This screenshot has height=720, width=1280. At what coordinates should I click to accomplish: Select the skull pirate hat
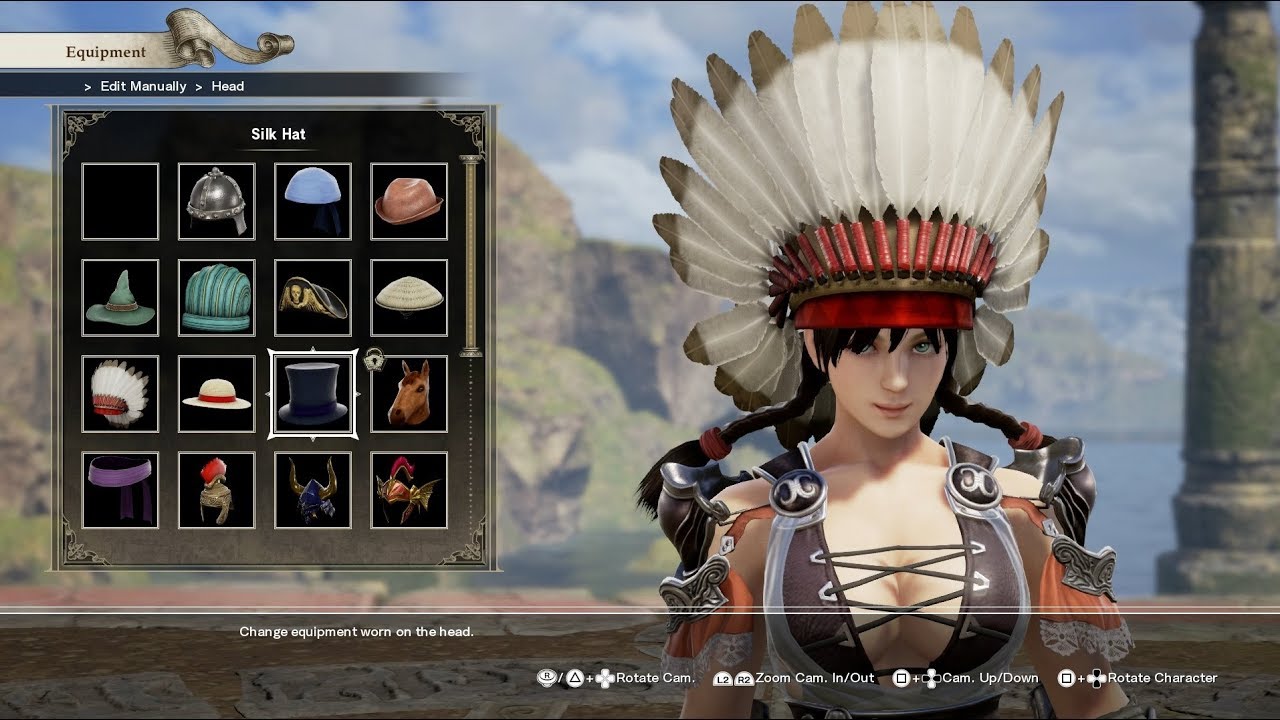tap(313, 298)
